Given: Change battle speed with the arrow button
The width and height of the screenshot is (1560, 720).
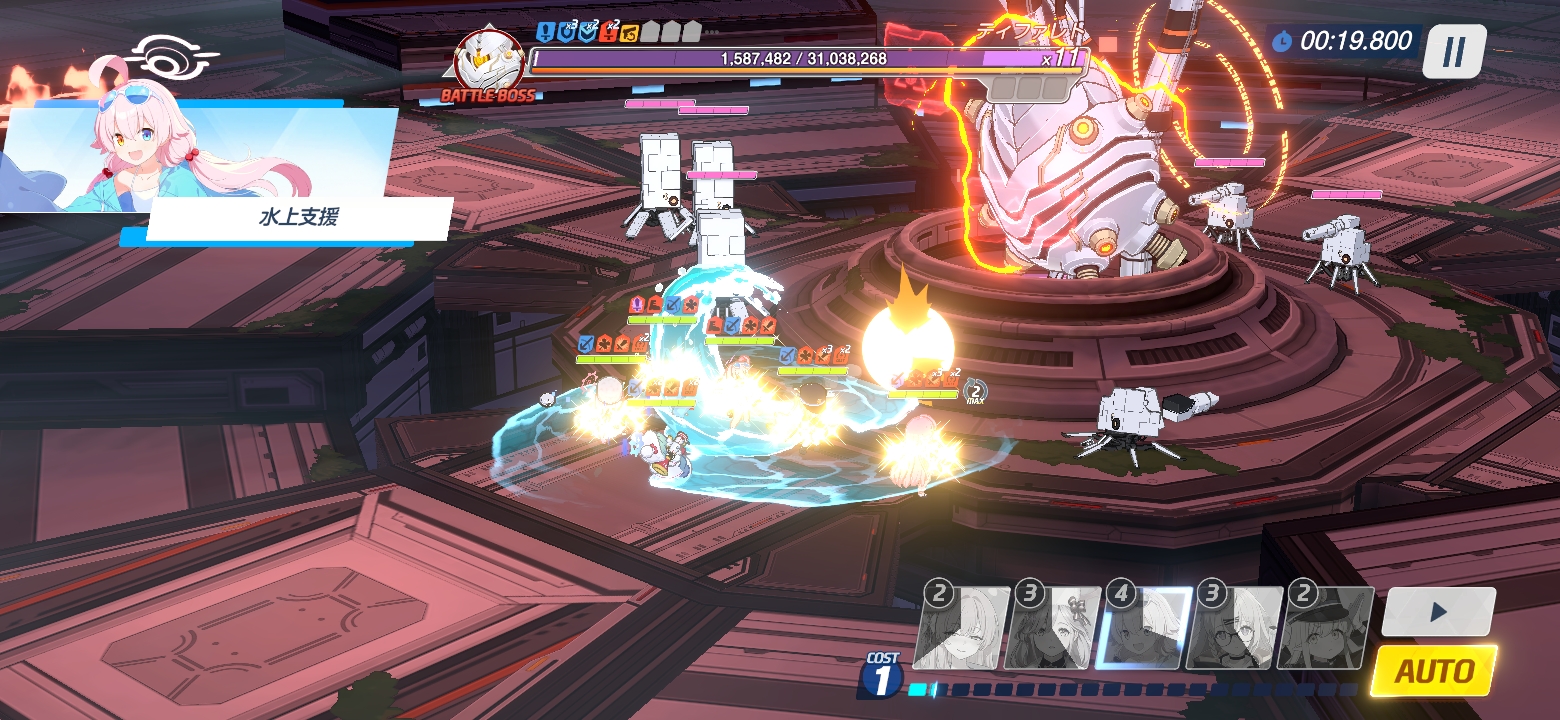Looking at the screenshot, I should [1439, 611].
